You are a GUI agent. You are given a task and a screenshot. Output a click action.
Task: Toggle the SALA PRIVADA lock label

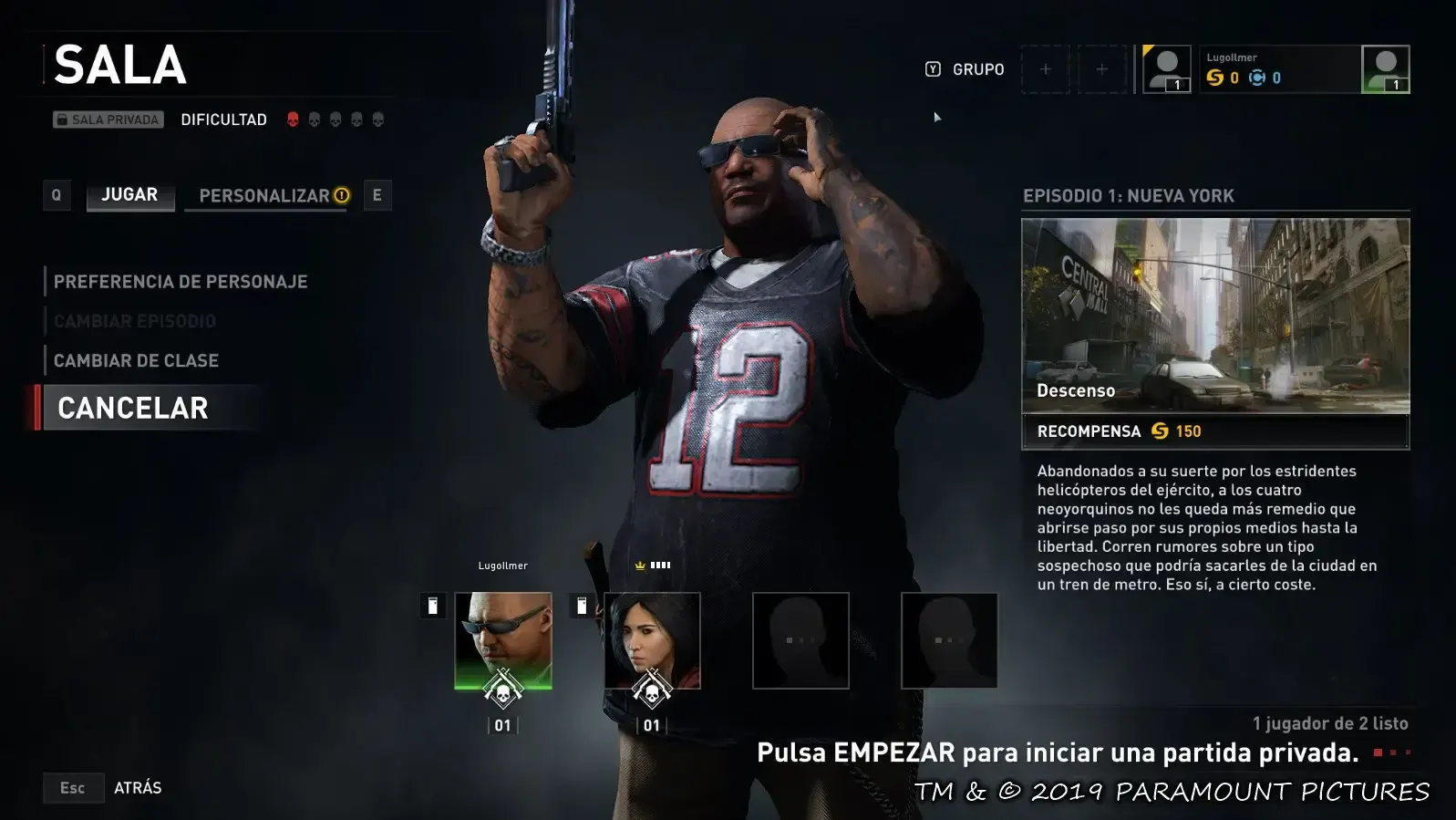pyautogui.click(x=108, y=119)
